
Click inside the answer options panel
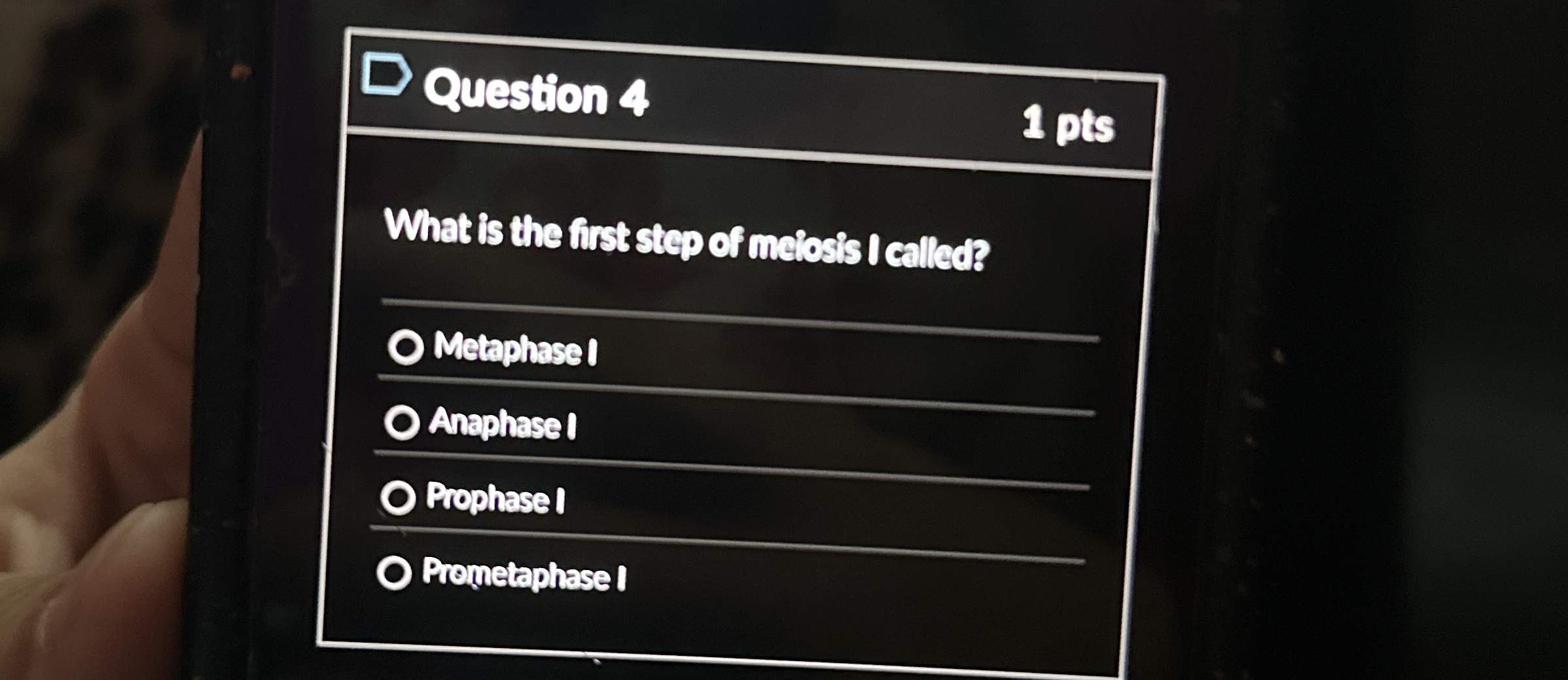click(720, 458)
